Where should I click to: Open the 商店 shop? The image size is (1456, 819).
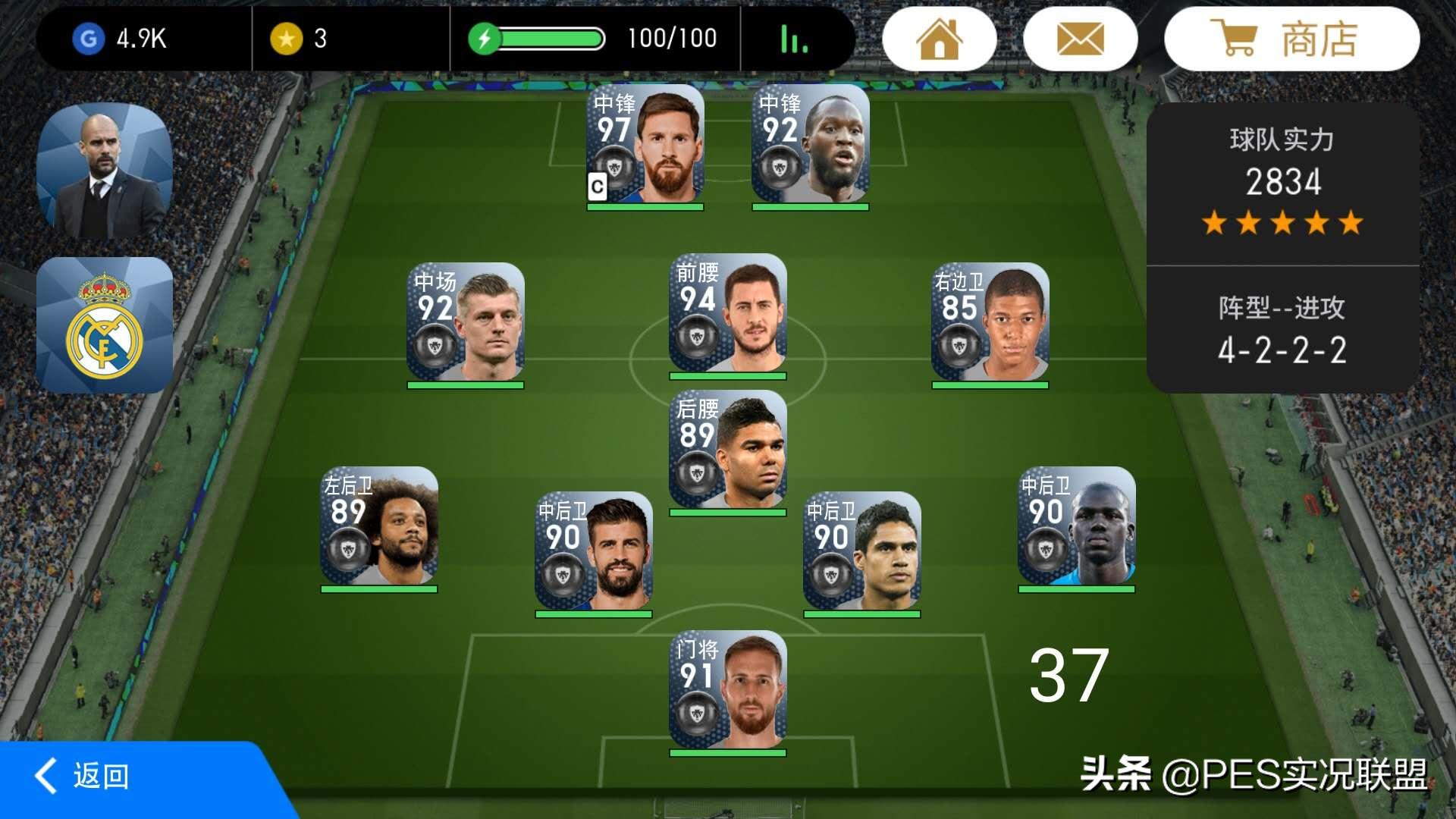pos(1291,39)
